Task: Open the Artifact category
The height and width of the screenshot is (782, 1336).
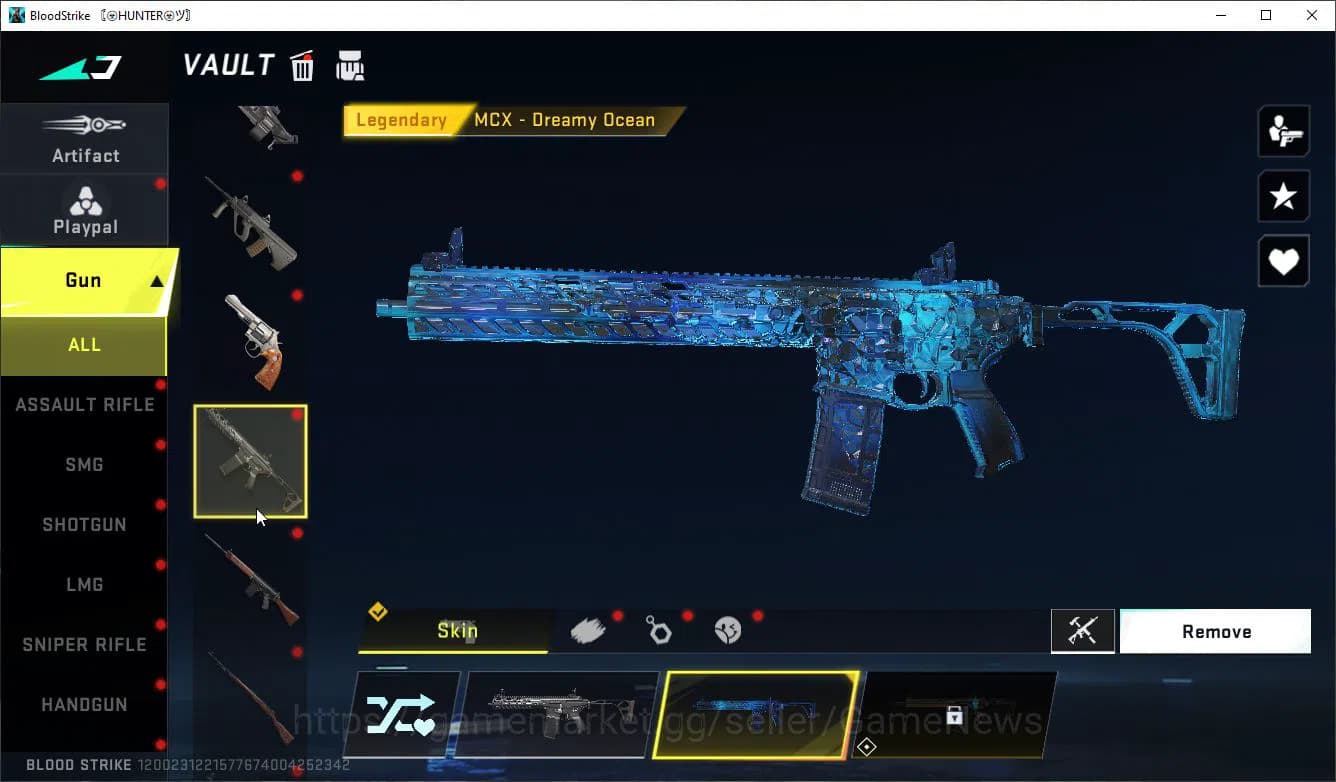Action: [x=85, y=139]
